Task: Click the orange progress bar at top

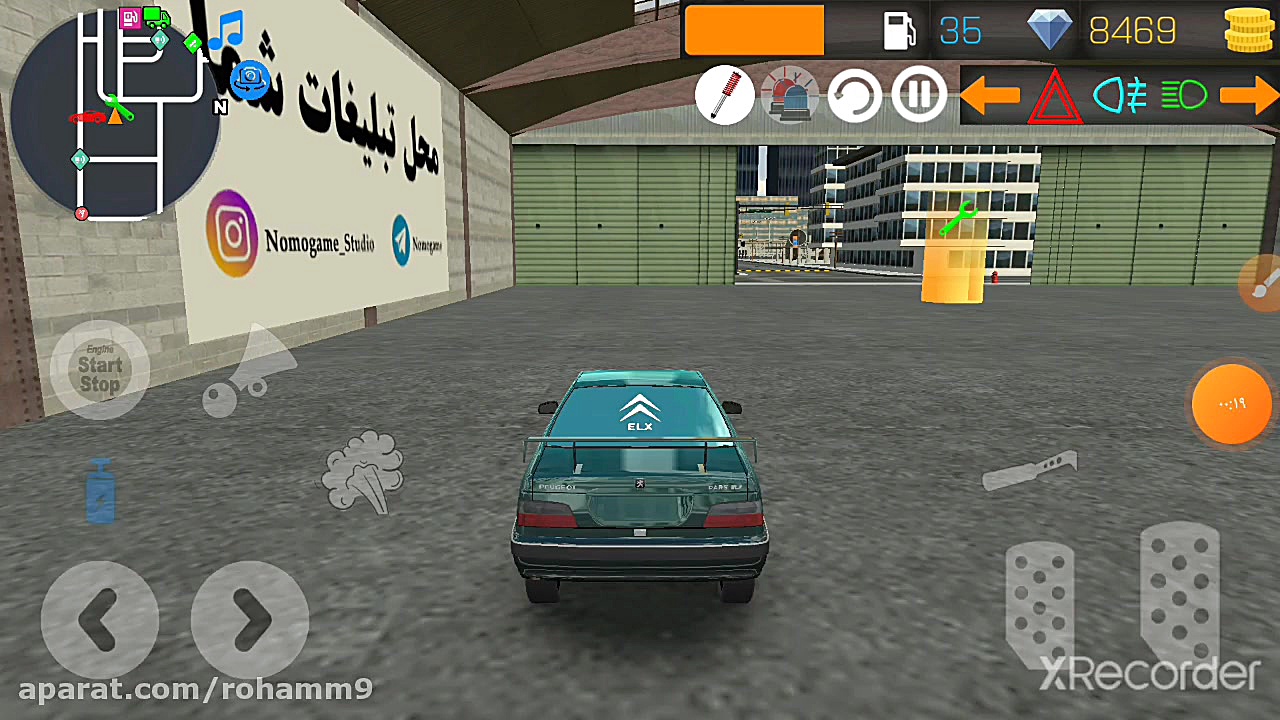Action: point(754,30)
